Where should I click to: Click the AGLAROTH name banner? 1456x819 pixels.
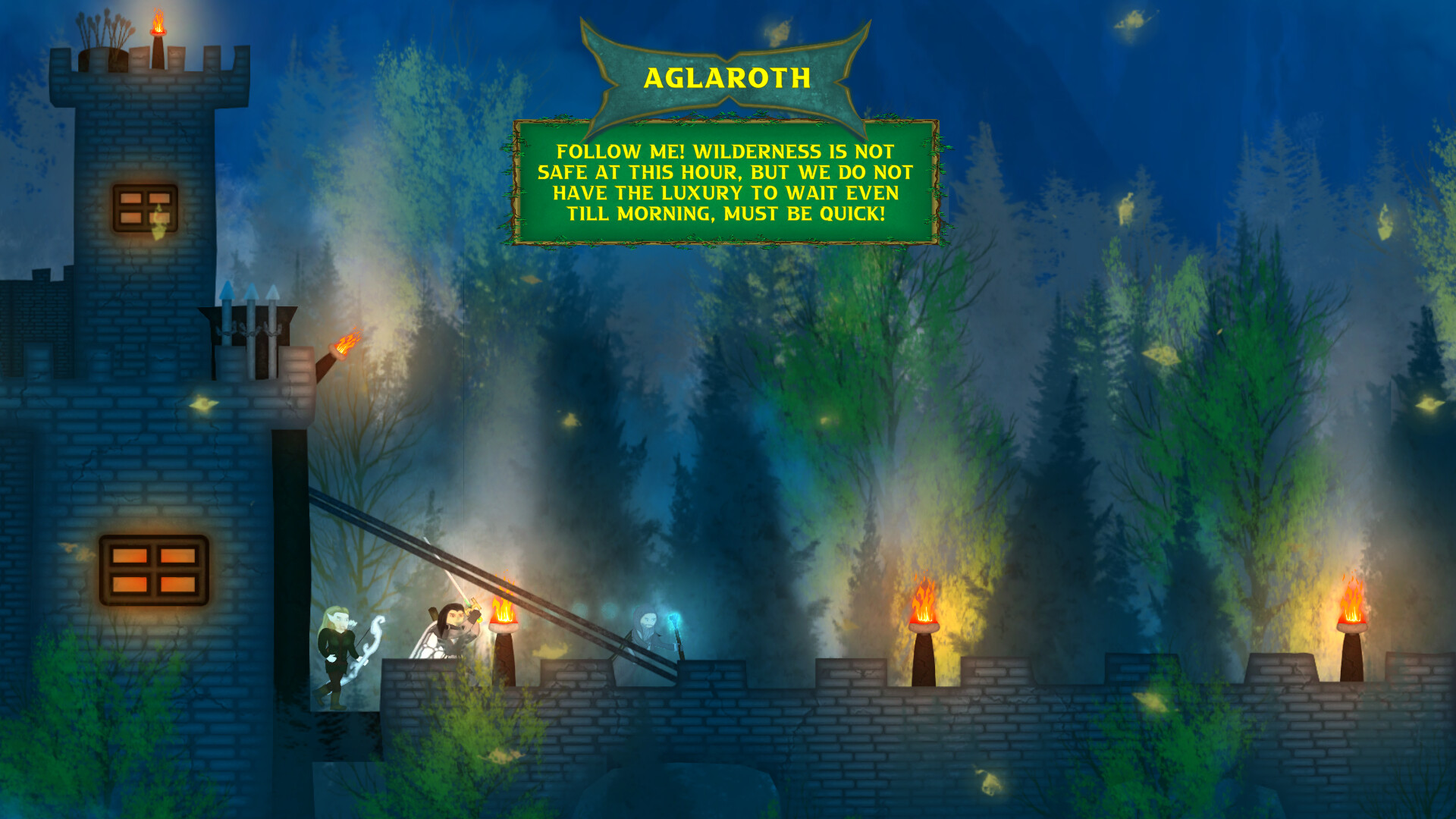point(726,76)
